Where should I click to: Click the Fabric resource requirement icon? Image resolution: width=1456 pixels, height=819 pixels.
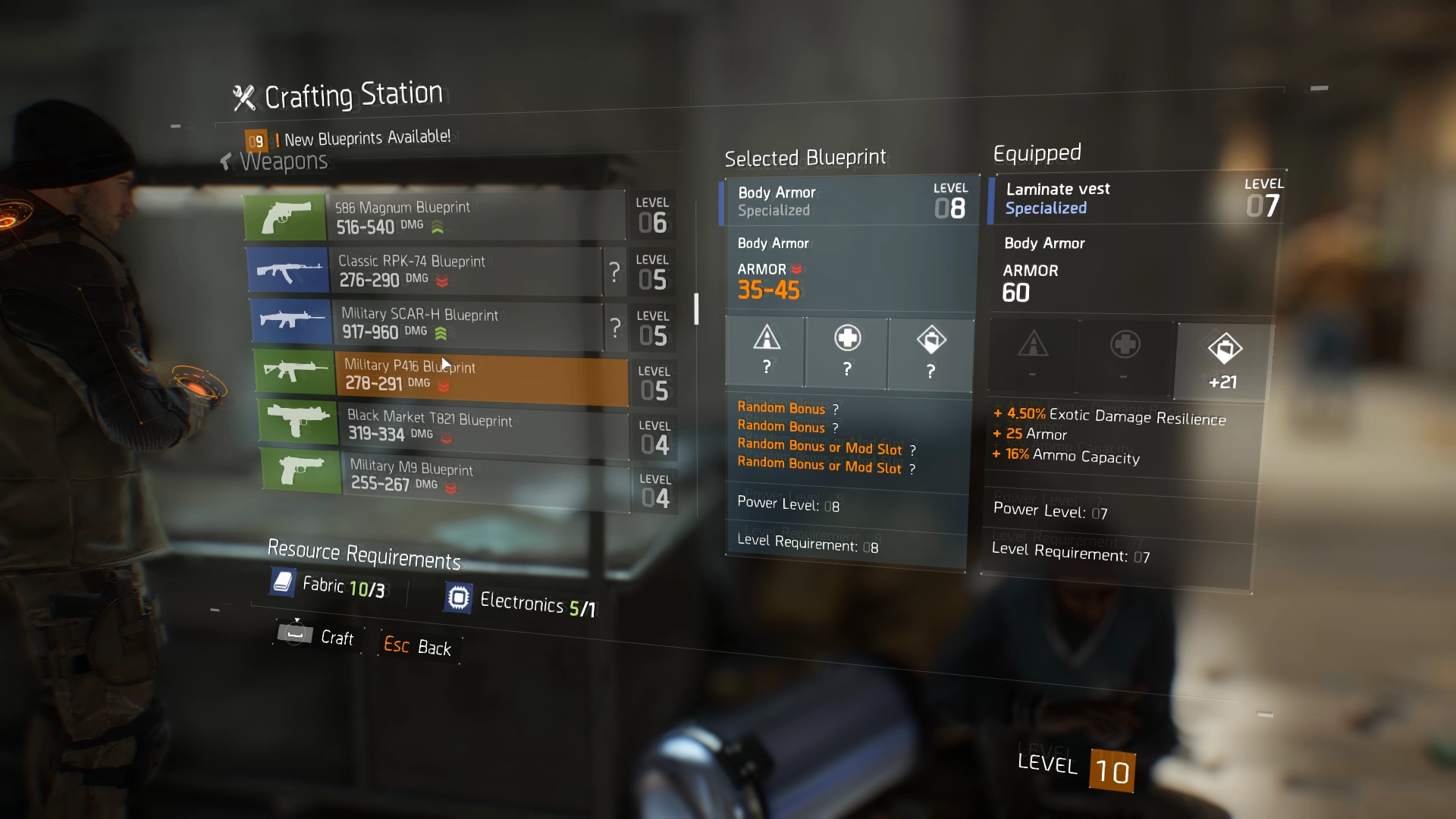tap(283, 582)
